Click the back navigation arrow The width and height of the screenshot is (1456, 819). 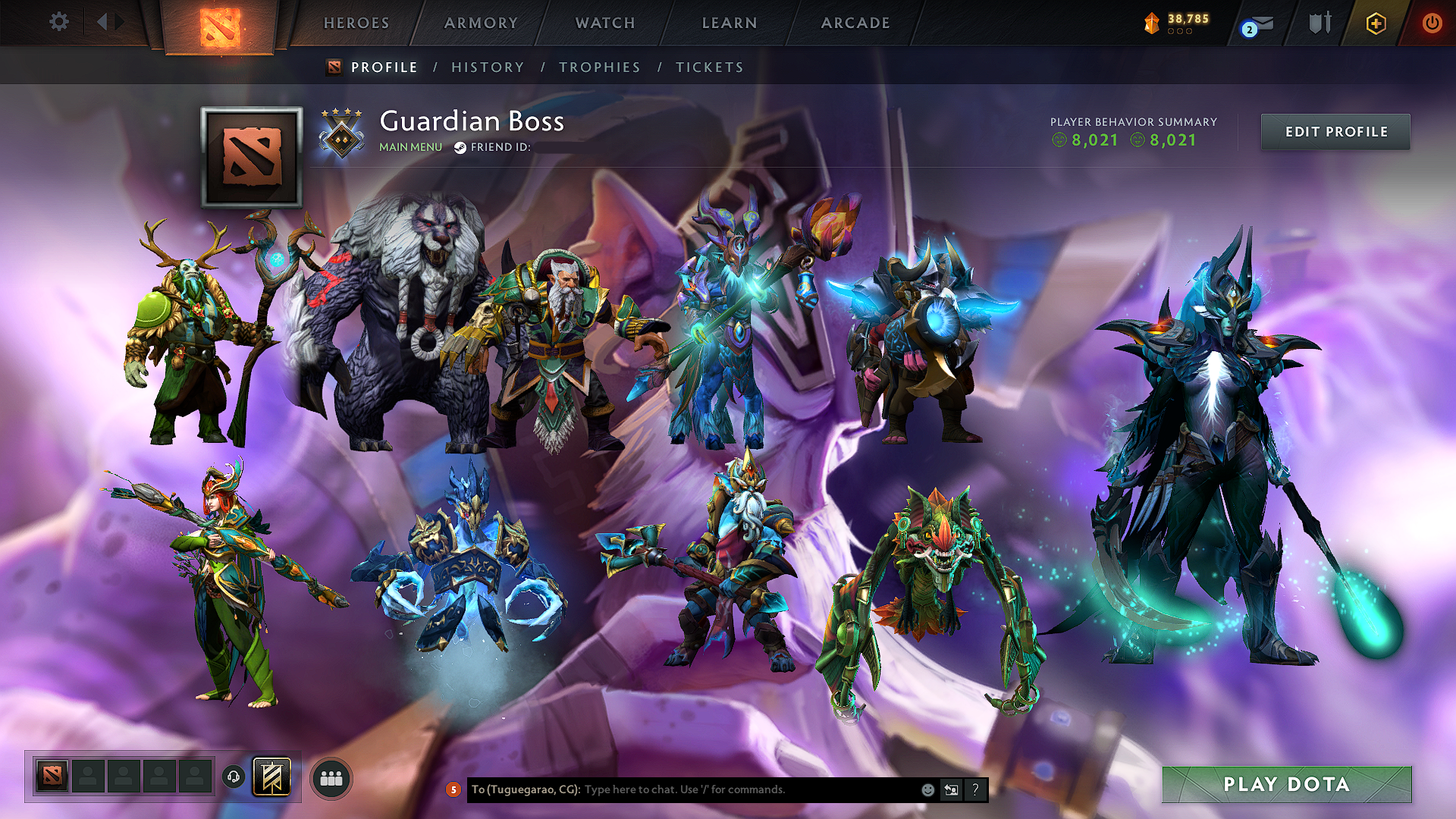coord(104,21)
